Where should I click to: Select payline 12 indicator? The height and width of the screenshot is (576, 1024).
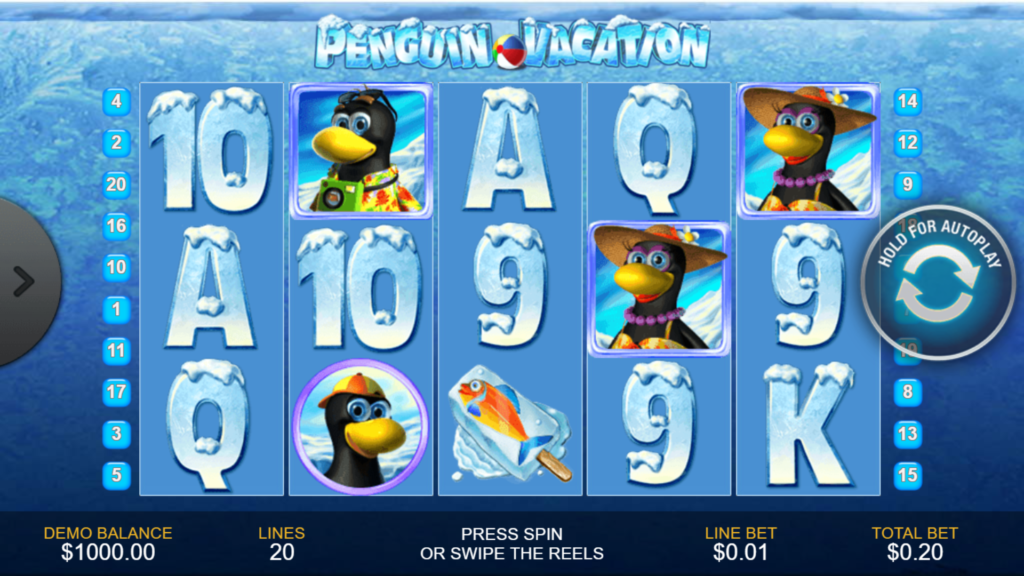click(907, 143)
